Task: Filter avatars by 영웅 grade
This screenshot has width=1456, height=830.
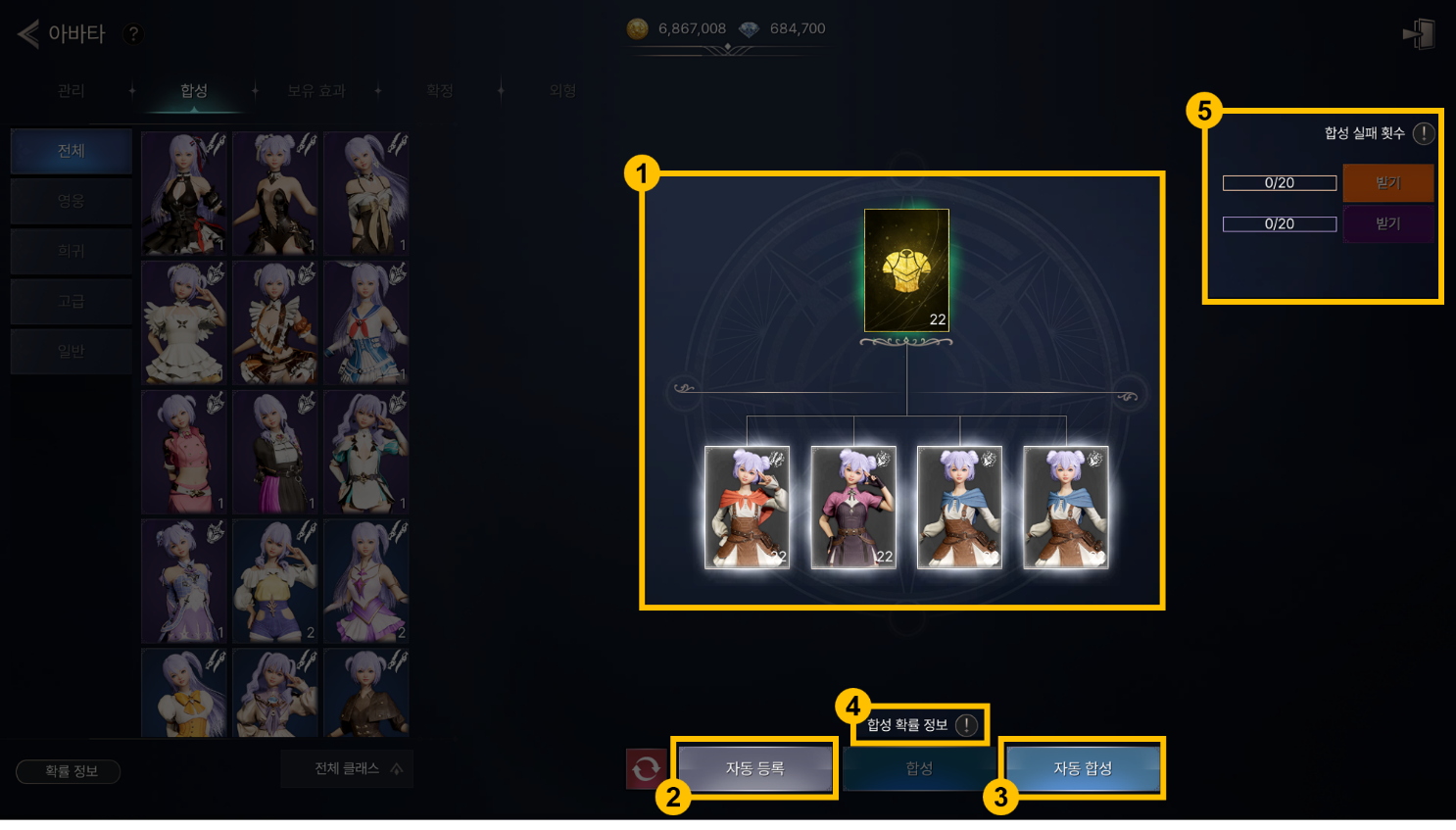Action: [72, 201]
